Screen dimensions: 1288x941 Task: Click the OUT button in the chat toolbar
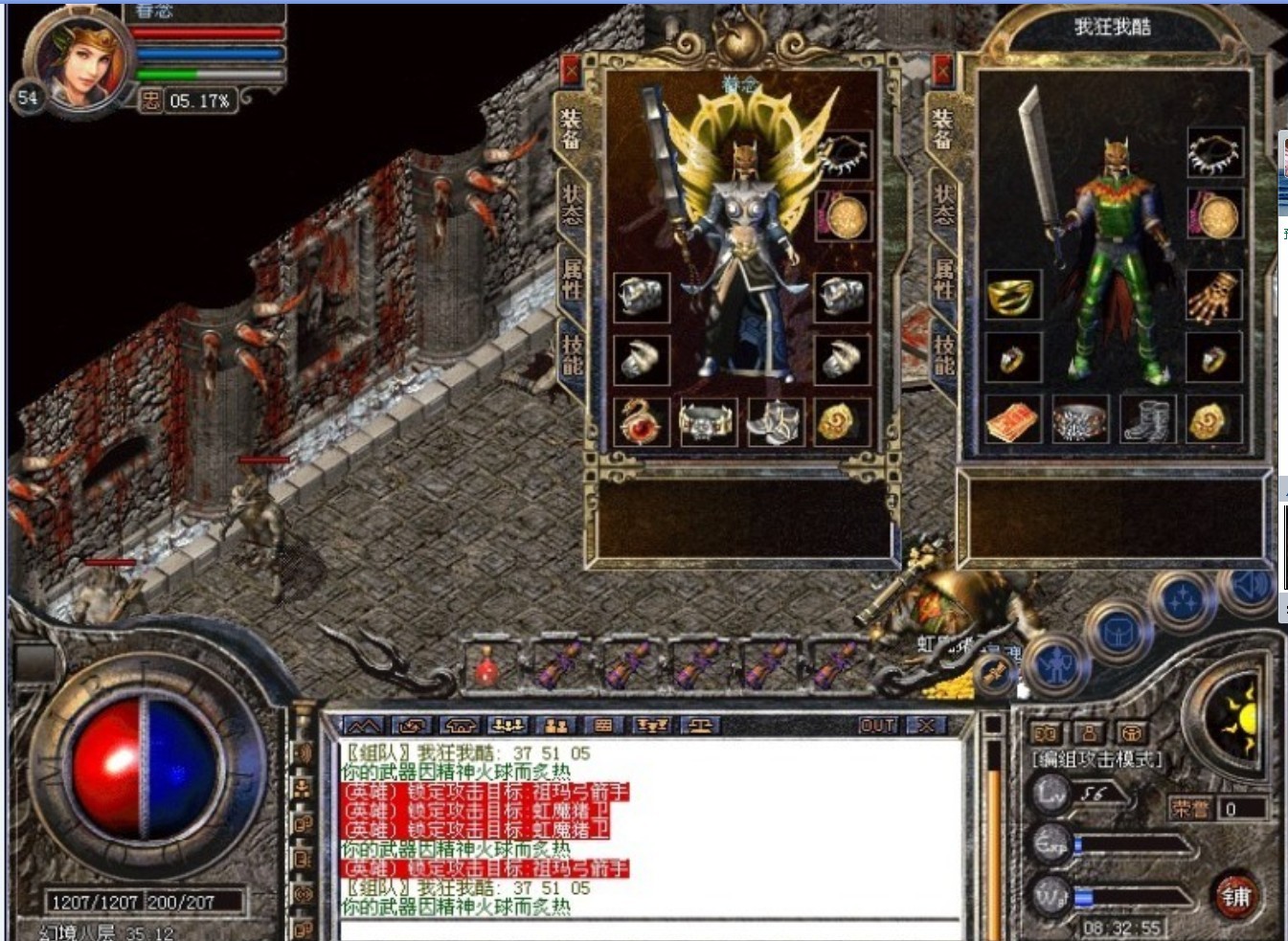coord(877,725)
